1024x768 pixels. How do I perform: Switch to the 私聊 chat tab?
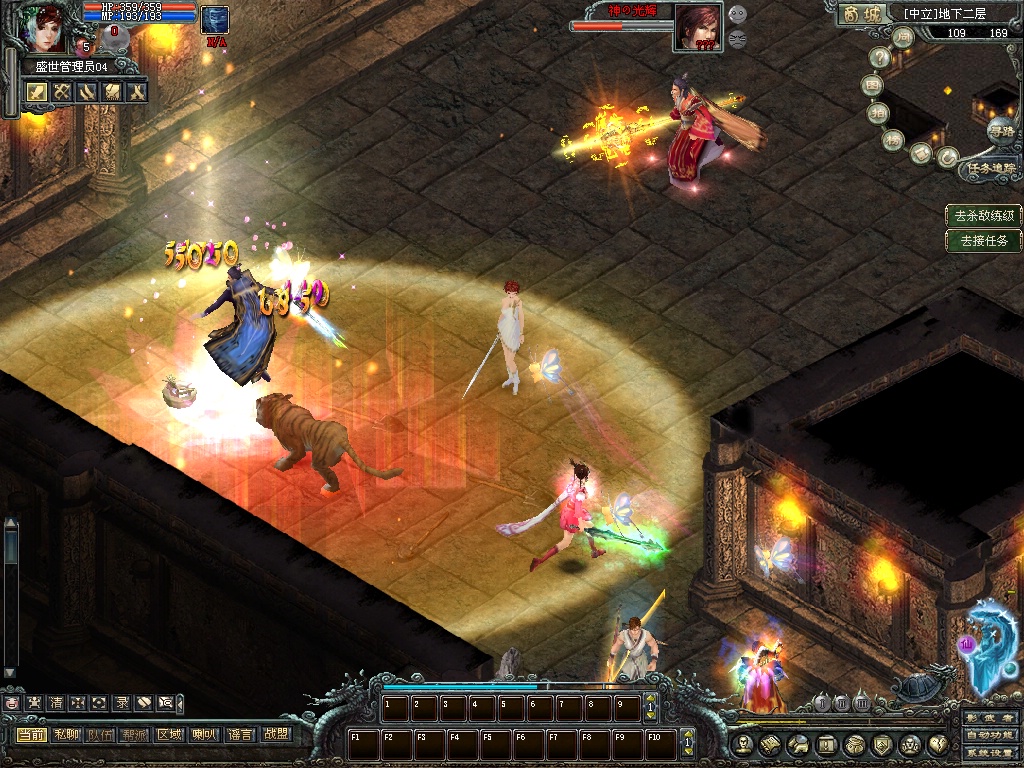(x=66, y=734)
